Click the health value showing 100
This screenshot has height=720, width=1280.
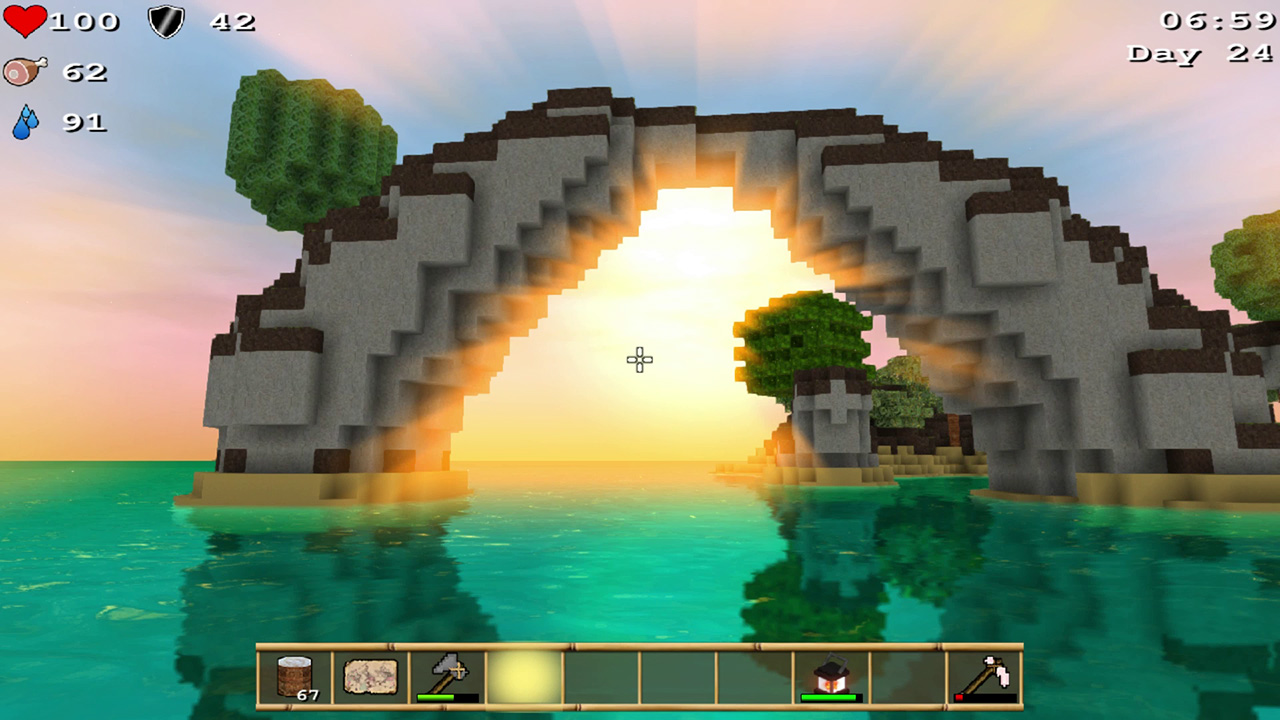click(85, 21)
